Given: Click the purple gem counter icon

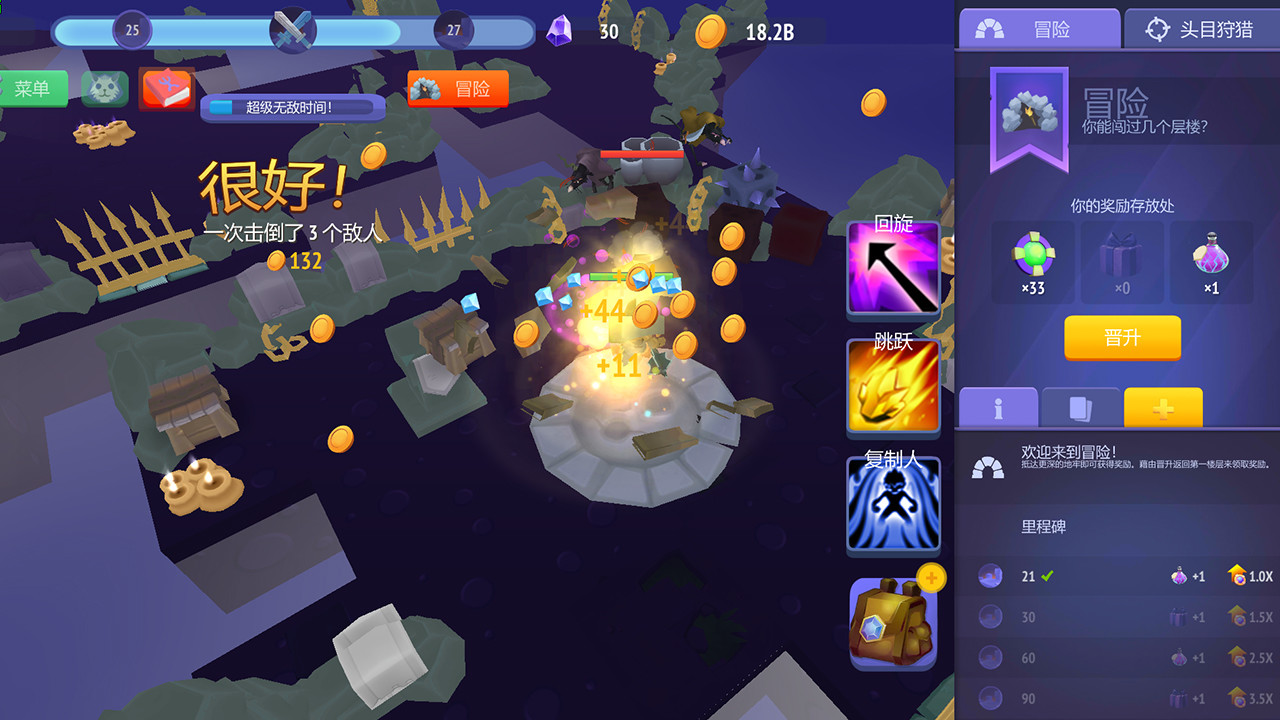Looking at the screenshot, I should pos(559,30).
